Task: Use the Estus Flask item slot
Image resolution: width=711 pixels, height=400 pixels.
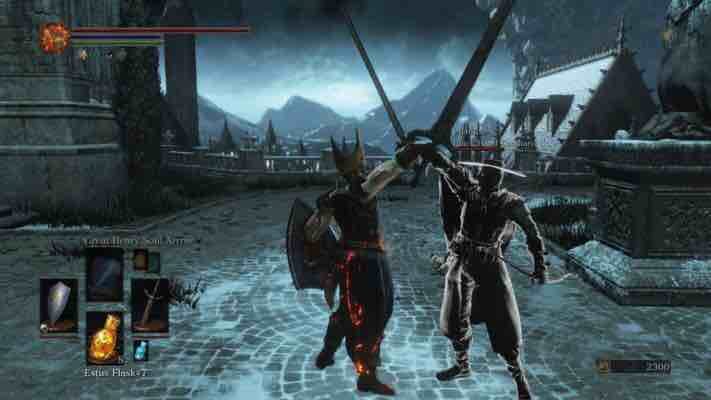Action: (x=104, y=340)
